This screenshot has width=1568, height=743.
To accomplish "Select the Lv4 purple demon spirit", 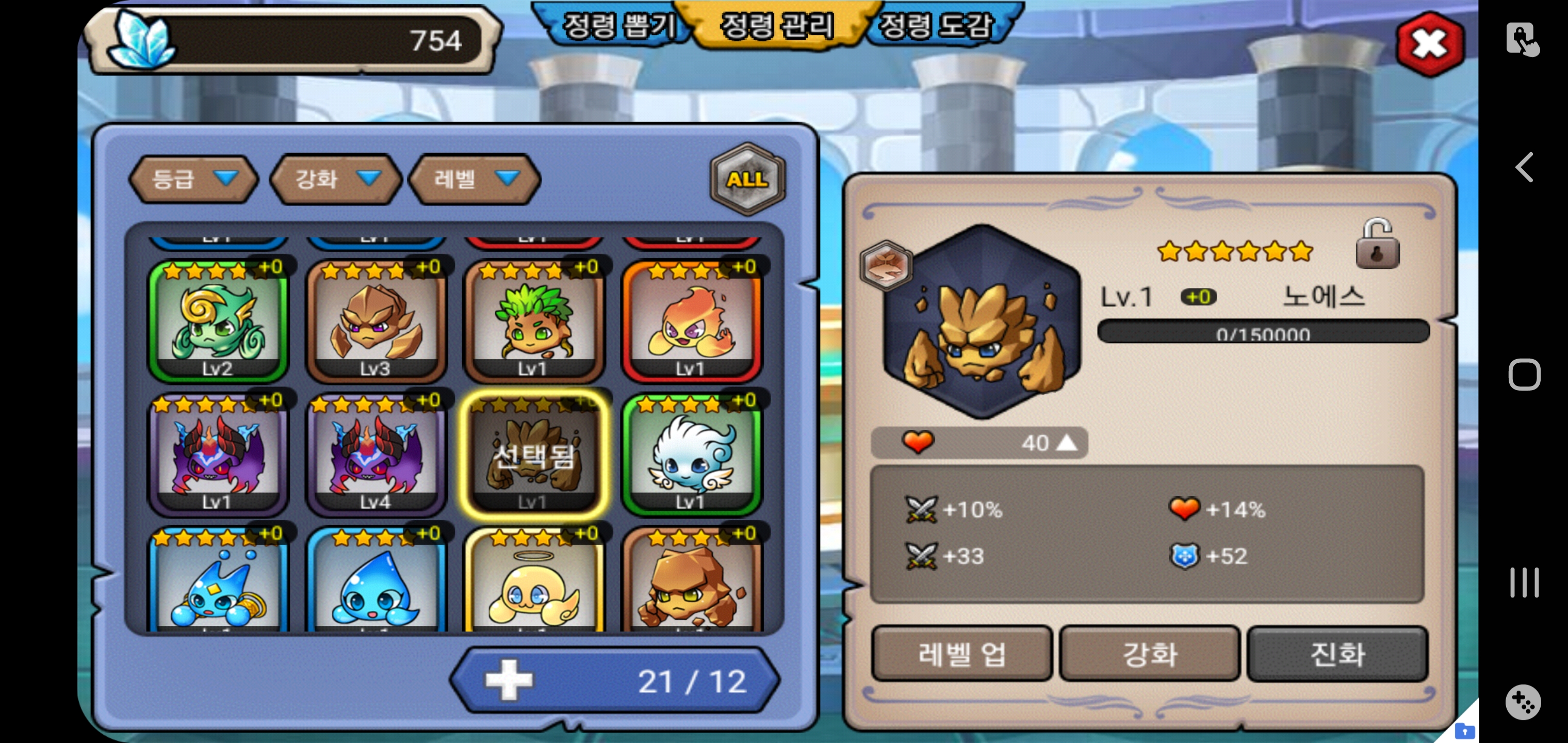I will 375,455.
